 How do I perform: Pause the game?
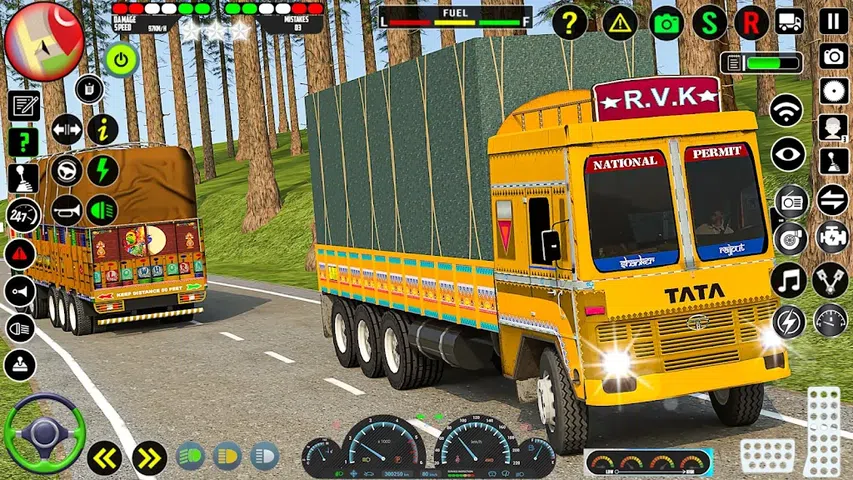(x=832, y=21)
